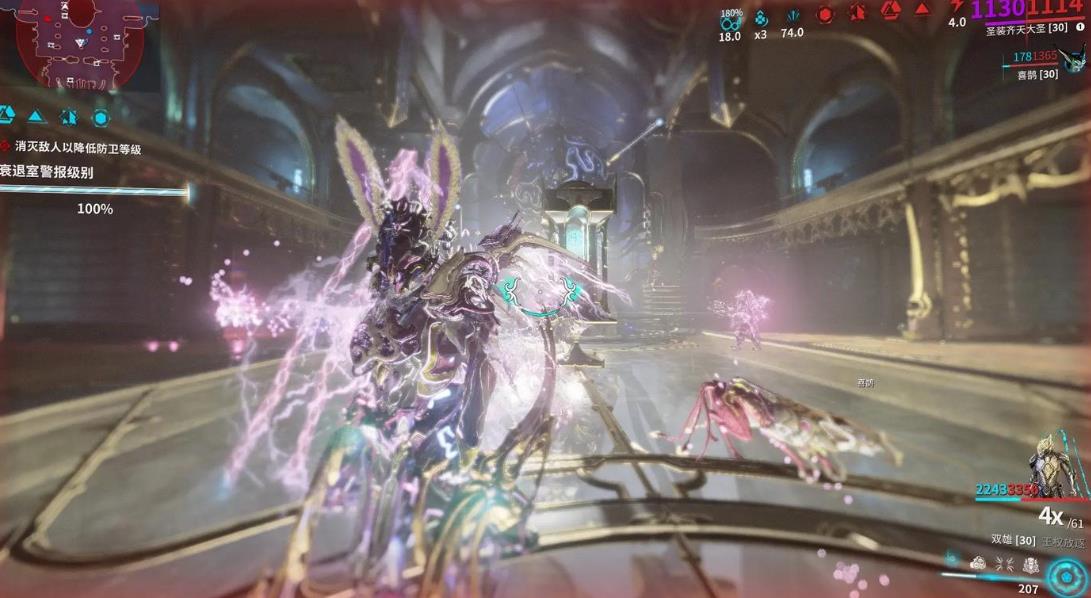Click the solid blue triangle glyph
The image size is (1091, 598).
(36, 117)
